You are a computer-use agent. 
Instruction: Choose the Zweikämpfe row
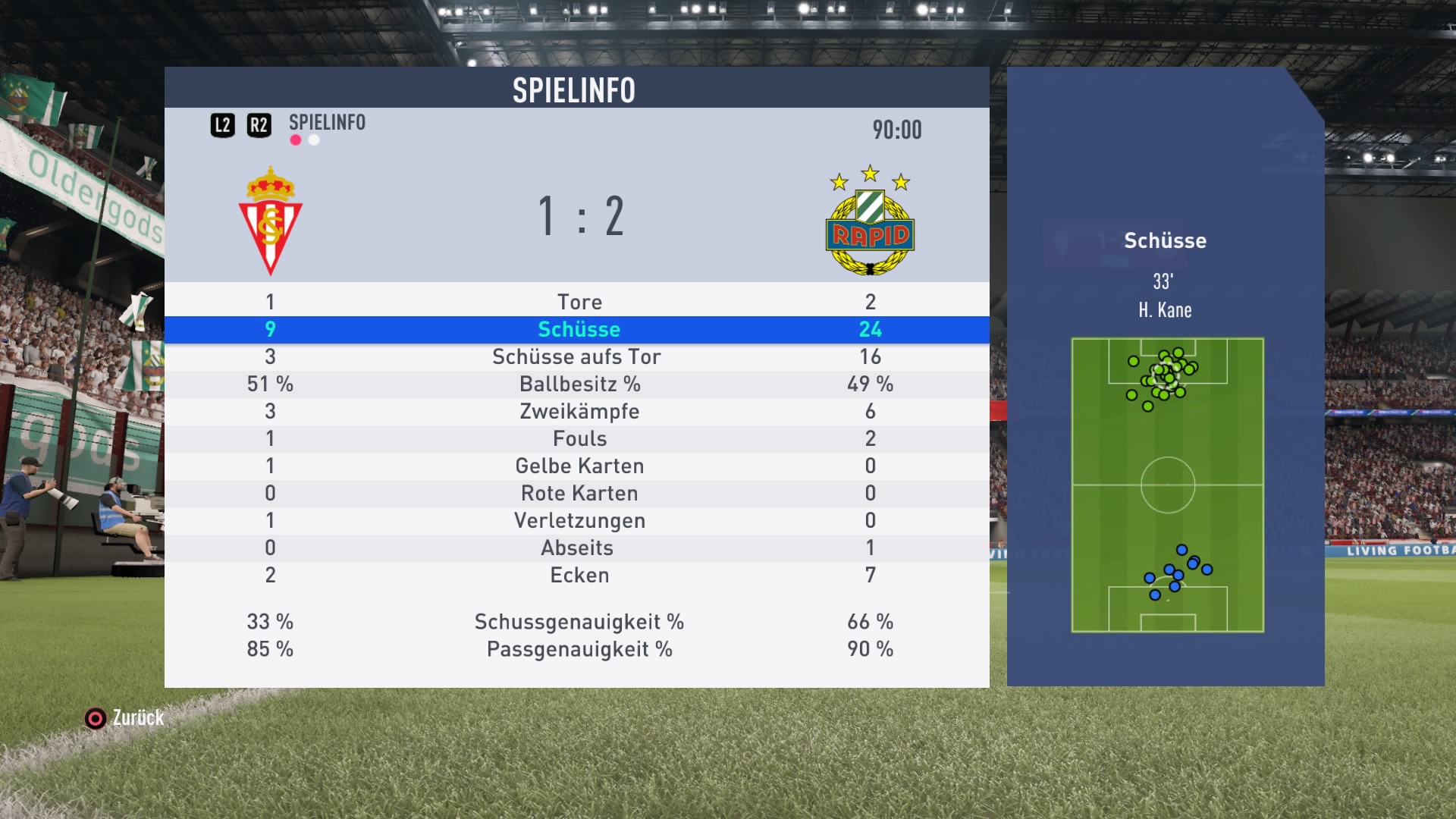[579, 411]
